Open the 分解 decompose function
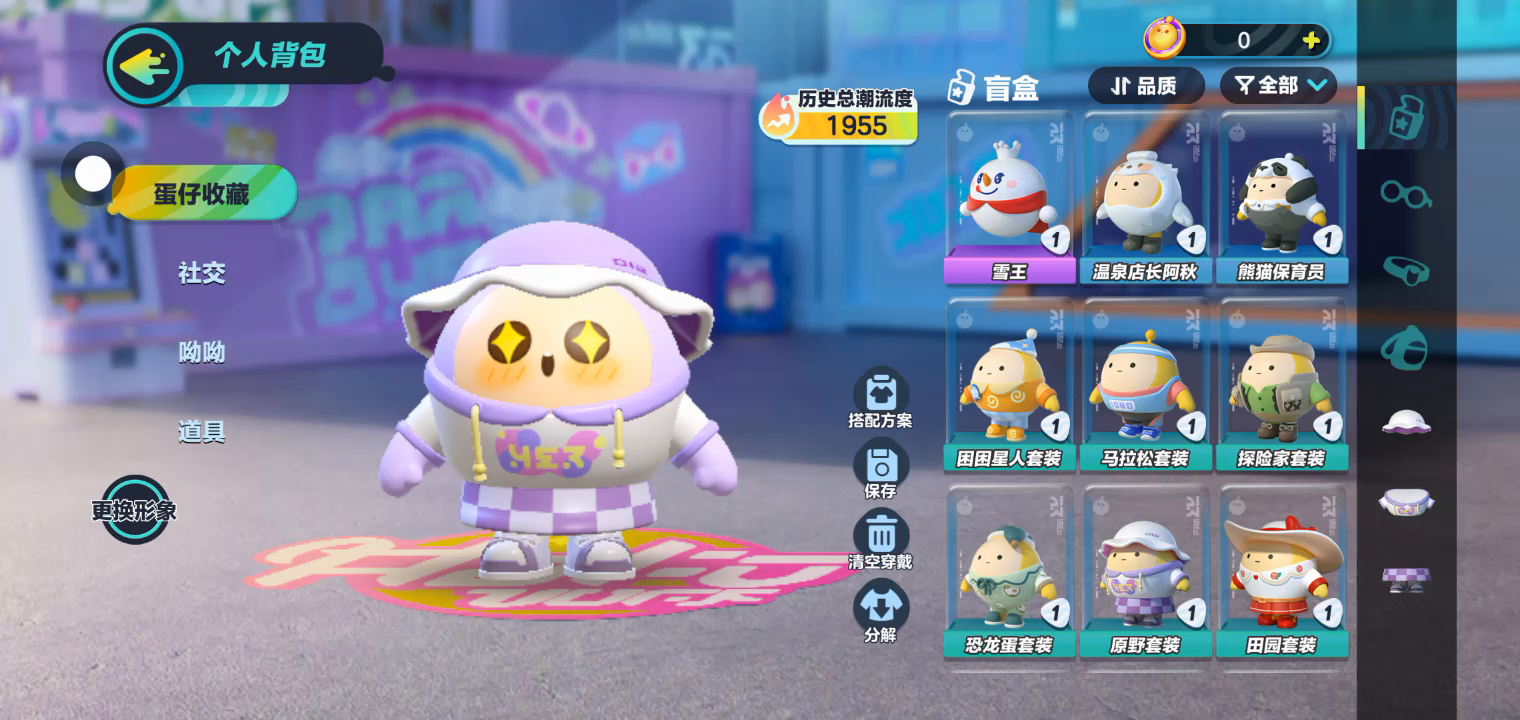Screen dimensions: 1520x720 (881, 611)
